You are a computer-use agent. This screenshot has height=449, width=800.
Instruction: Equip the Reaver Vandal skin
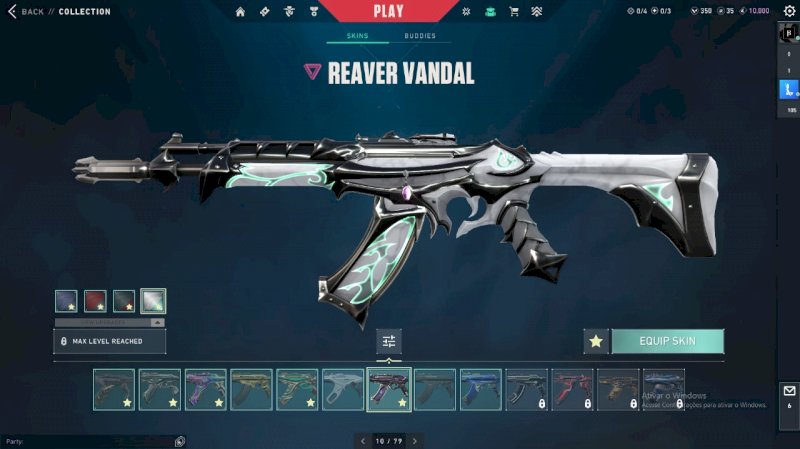click(x=667, y=341)
